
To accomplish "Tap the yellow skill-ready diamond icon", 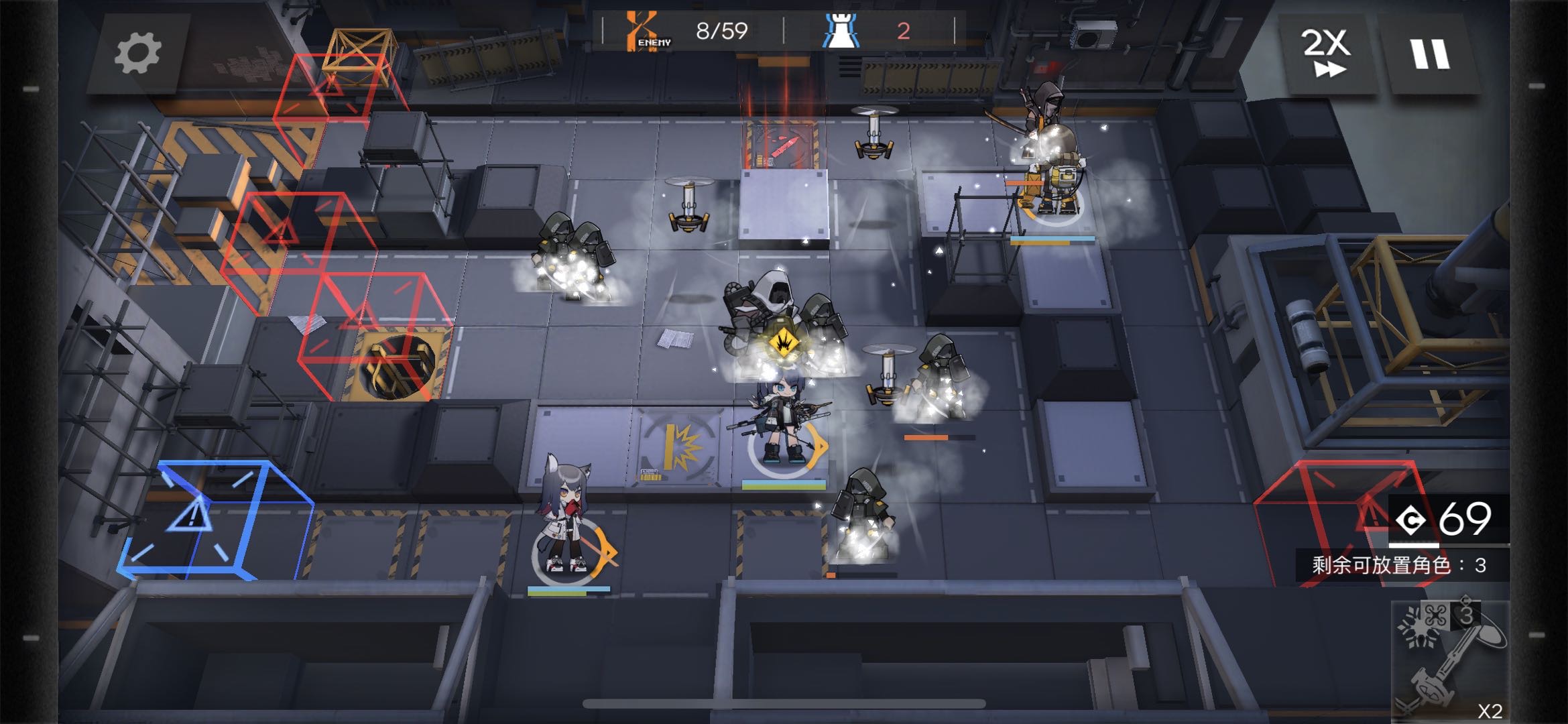I will [782, 343].
